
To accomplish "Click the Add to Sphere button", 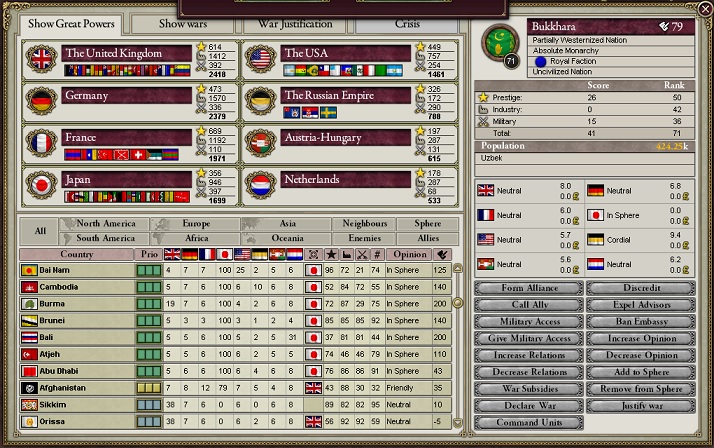I will (640, 372).
